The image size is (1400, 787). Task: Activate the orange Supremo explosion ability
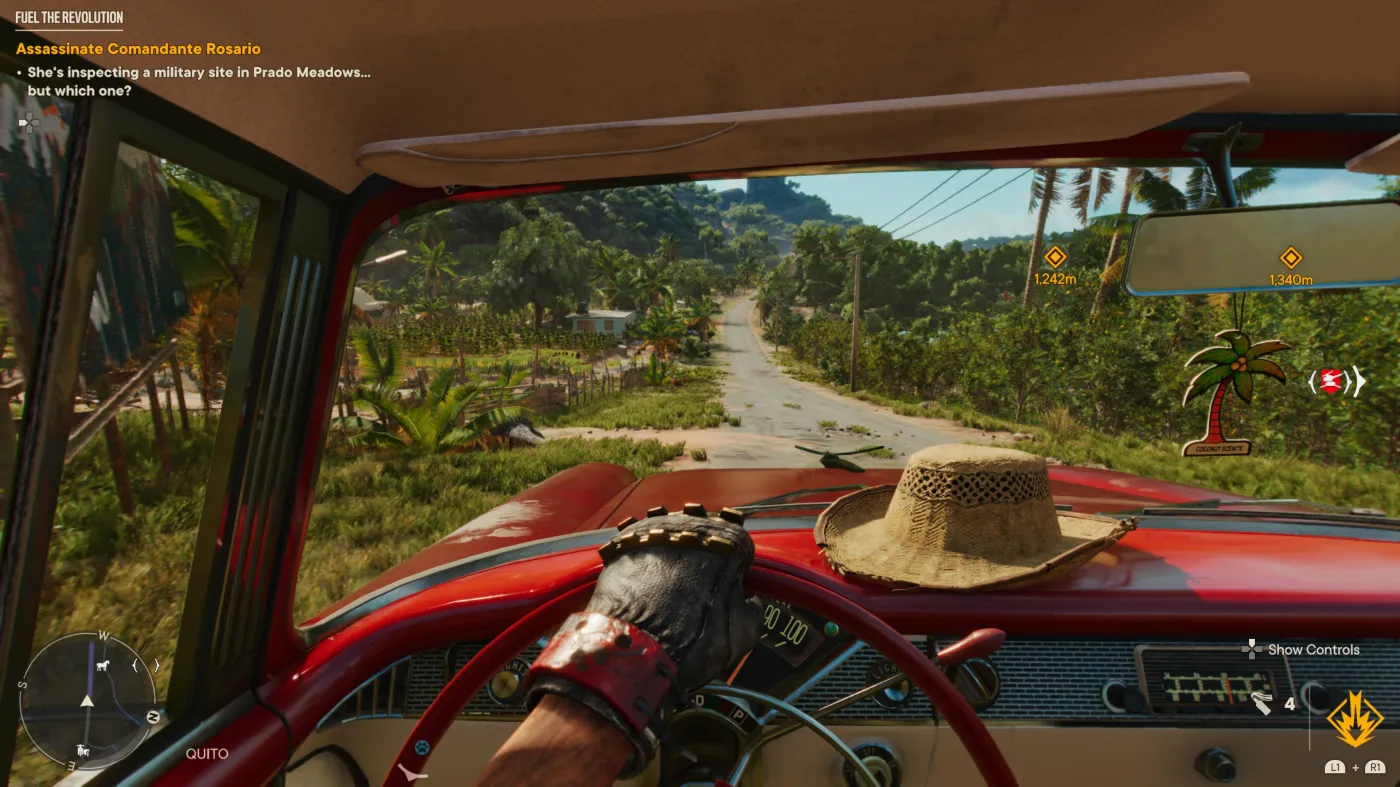pyautogui.click(x=1355, y=719)
